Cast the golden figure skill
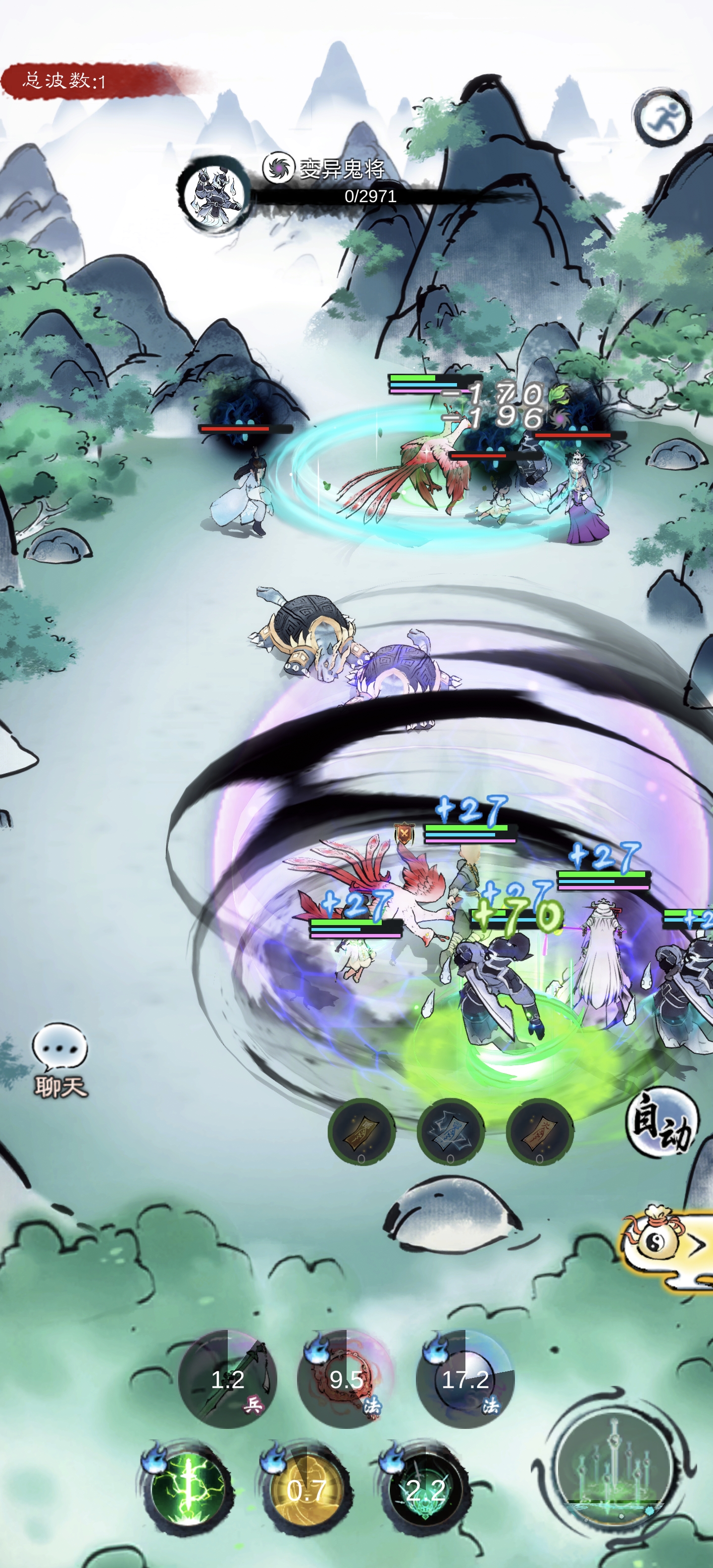713x1568 pixels. [306, 1489]
